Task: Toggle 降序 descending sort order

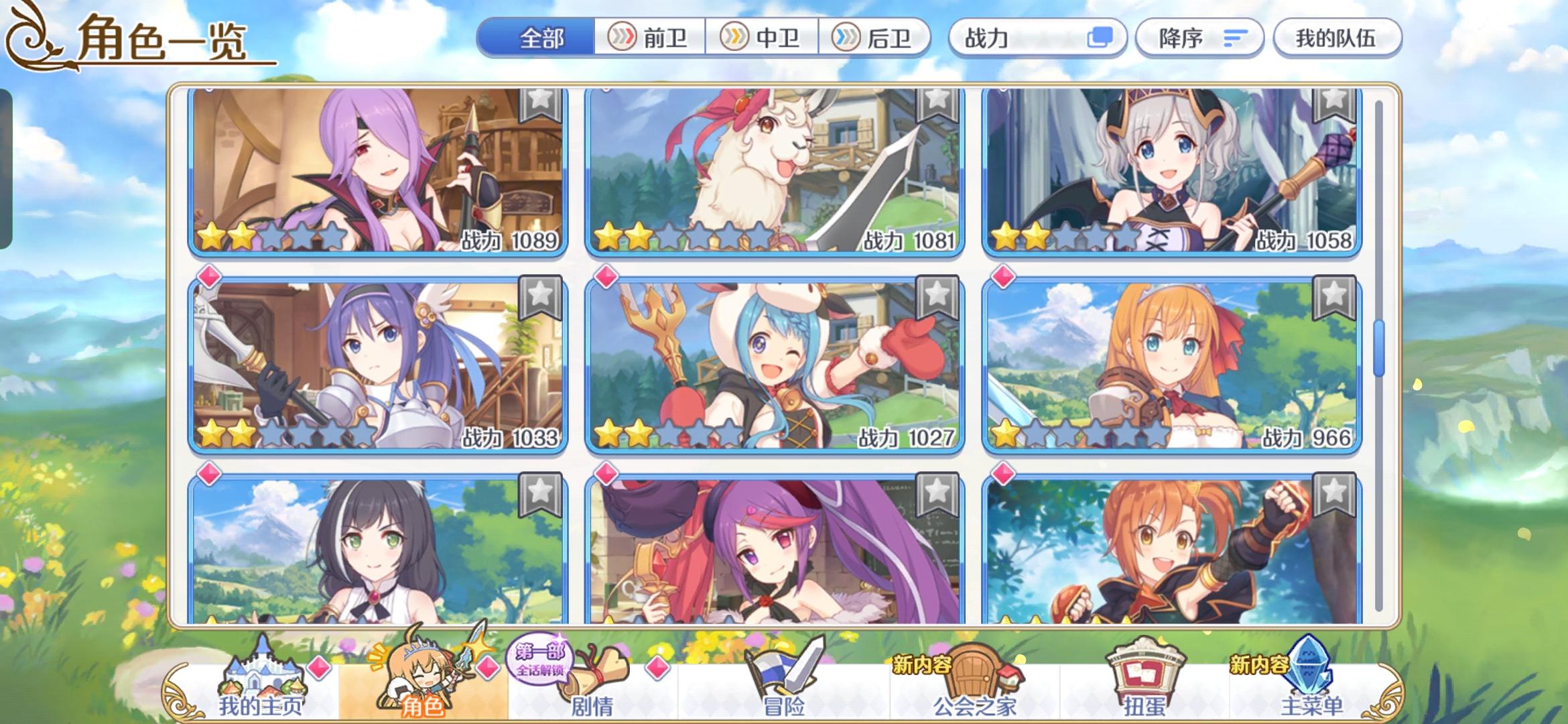Action: pos(1199,38)
